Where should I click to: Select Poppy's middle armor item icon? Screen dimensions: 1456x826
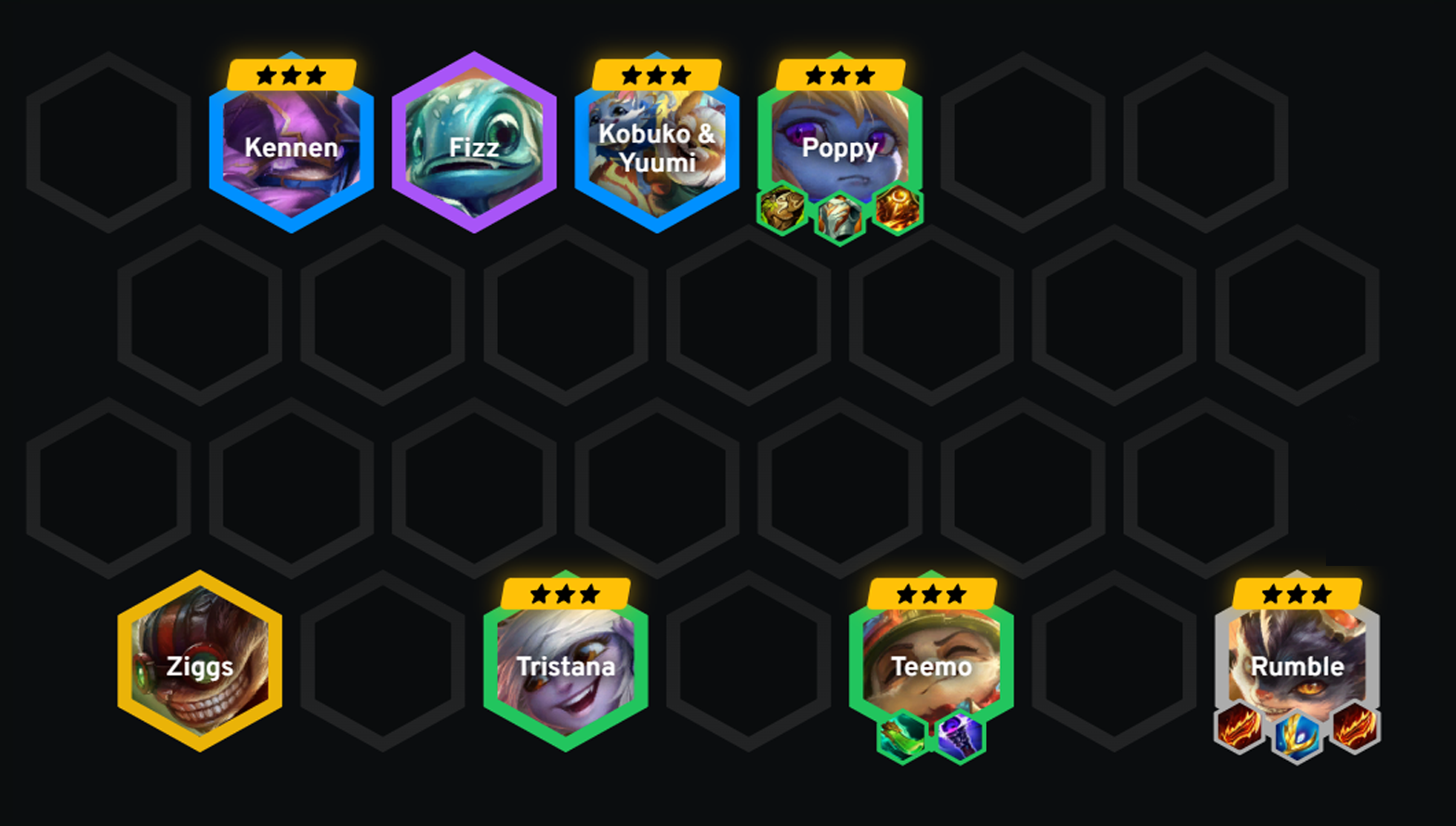(x=839, y=214)
